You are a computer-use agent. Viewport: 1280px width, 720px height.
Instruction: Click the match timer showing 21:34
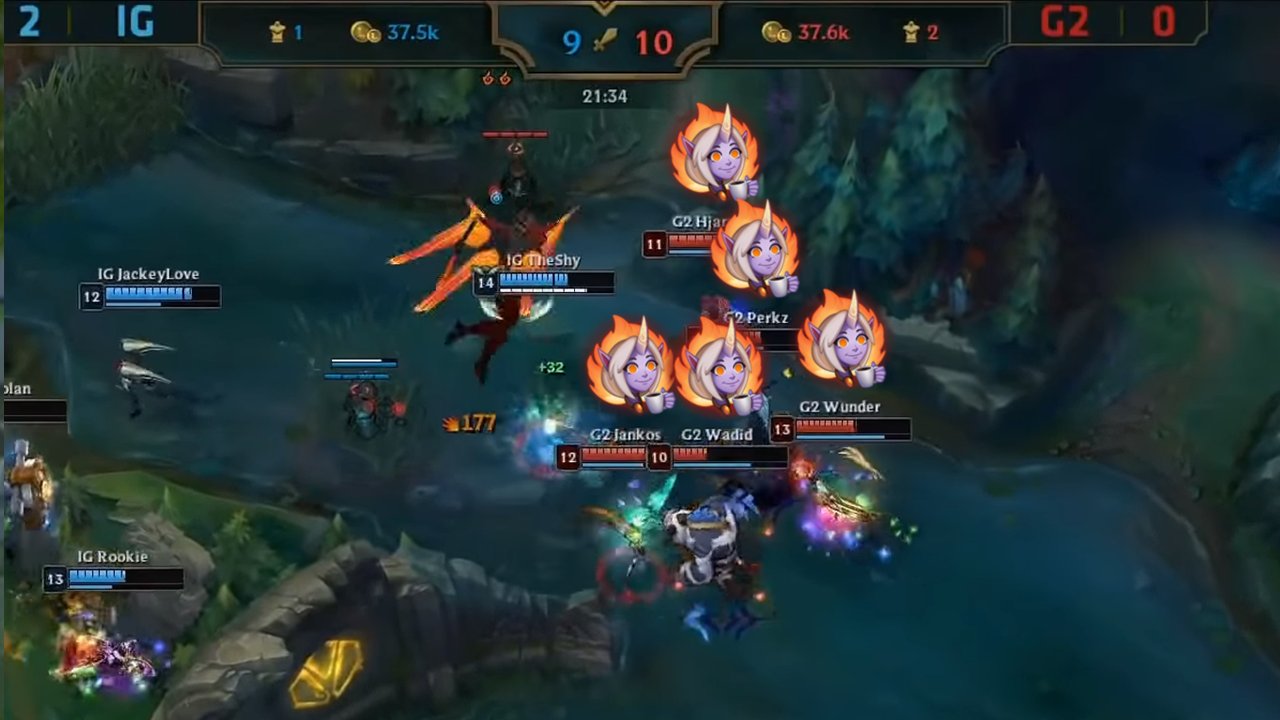[x=604, y=97]
